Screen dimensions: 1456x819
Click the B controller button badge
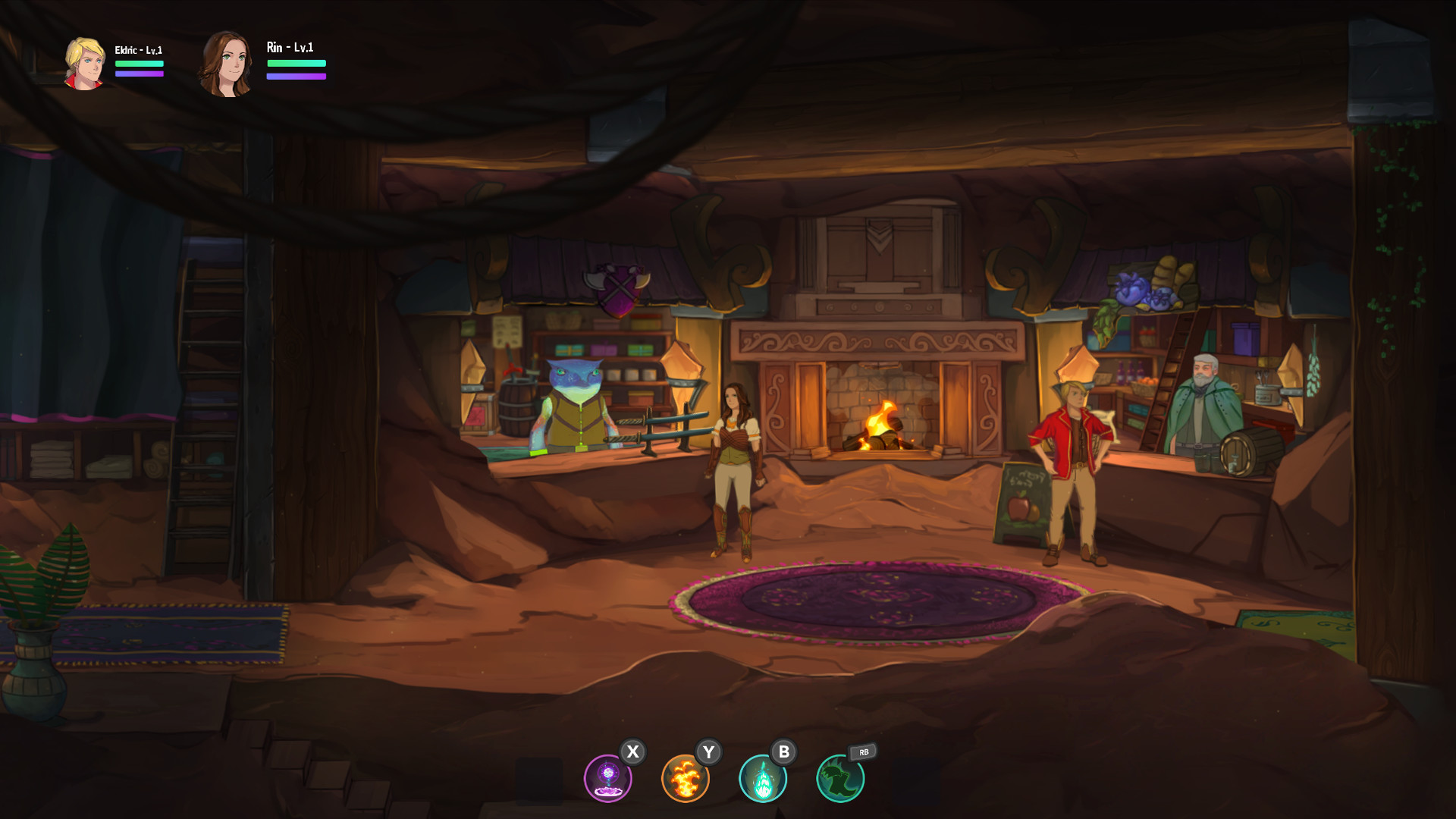tap(786, 753)
